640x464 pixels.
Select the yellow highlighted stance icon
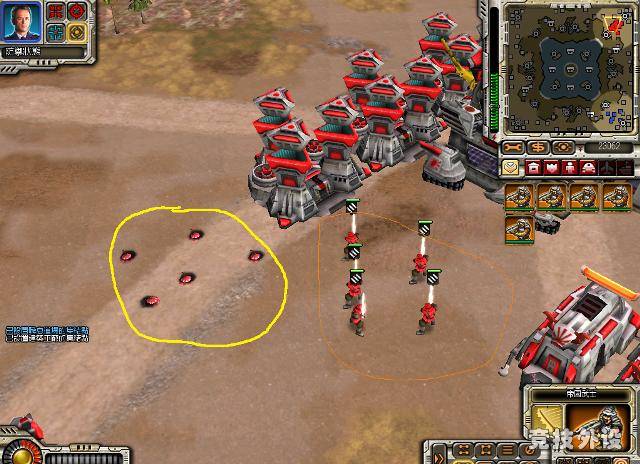pos(76,31)
